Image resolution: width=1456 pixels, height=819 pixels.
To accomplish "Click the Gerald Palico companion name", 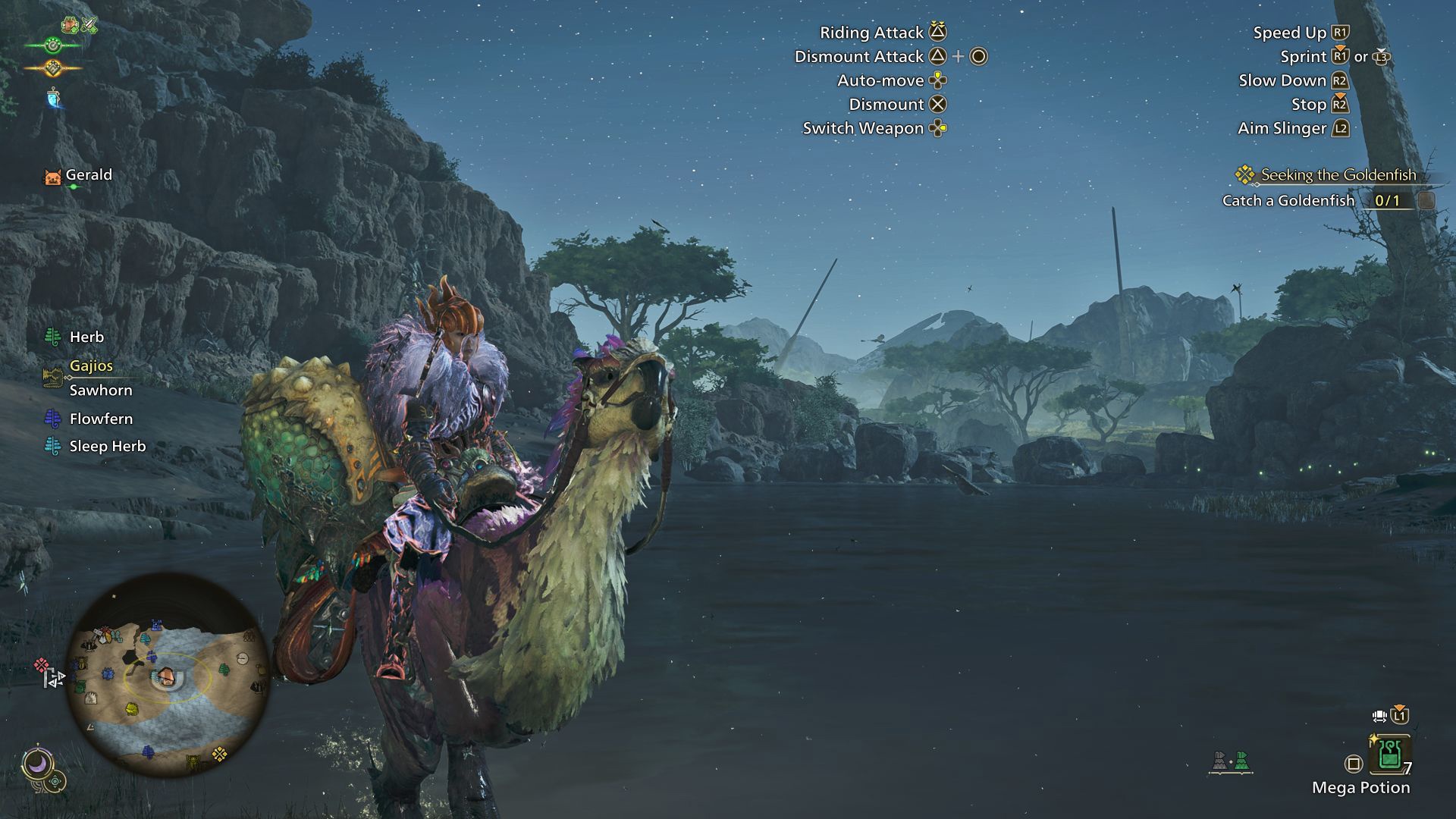I will tap(88, 175).
